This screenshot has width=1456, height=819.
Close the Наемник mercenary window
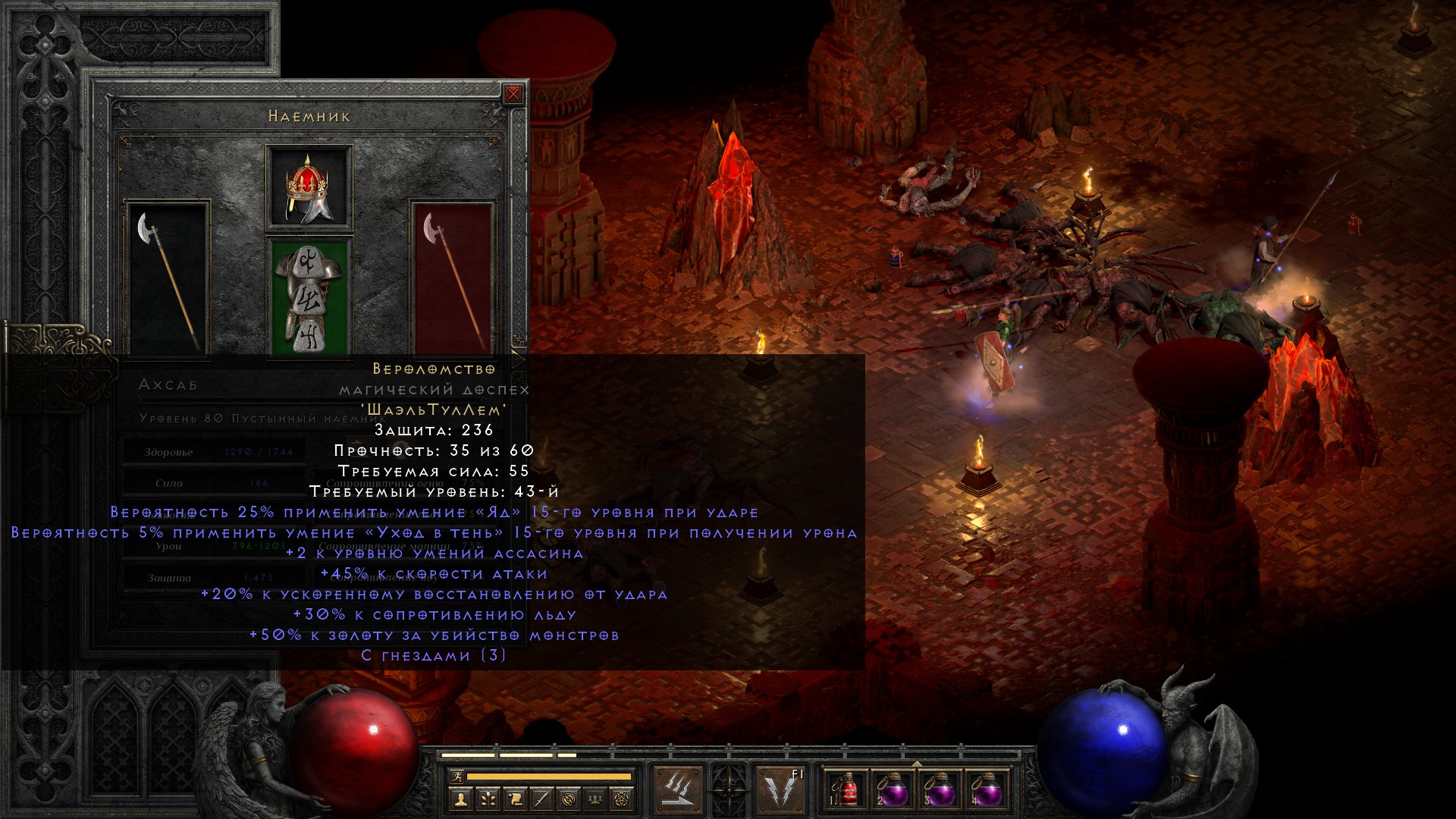[x=513, y=93]
